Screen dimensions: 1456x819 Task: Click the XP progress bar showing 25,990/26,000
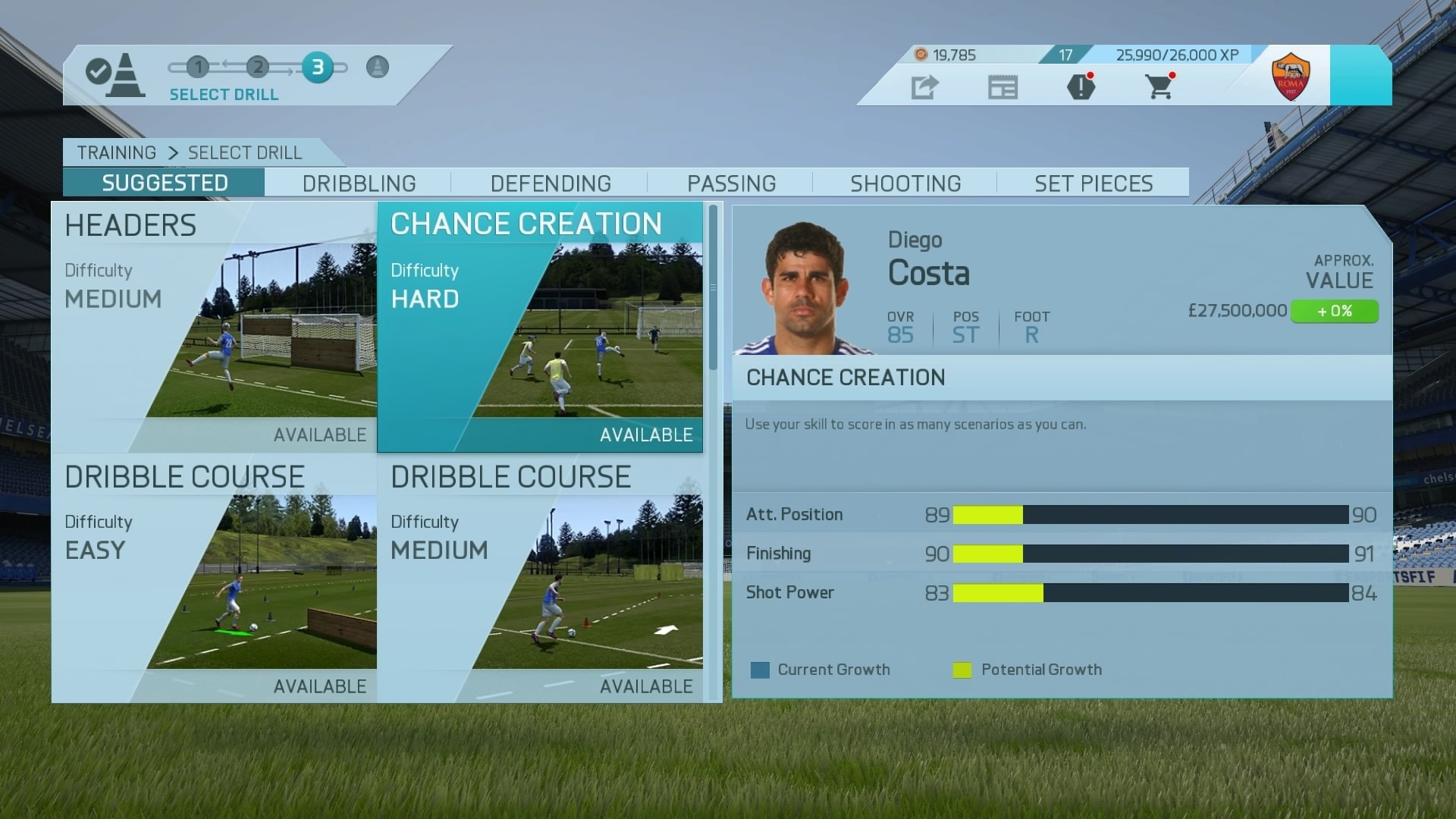(x=1175, y=55)
